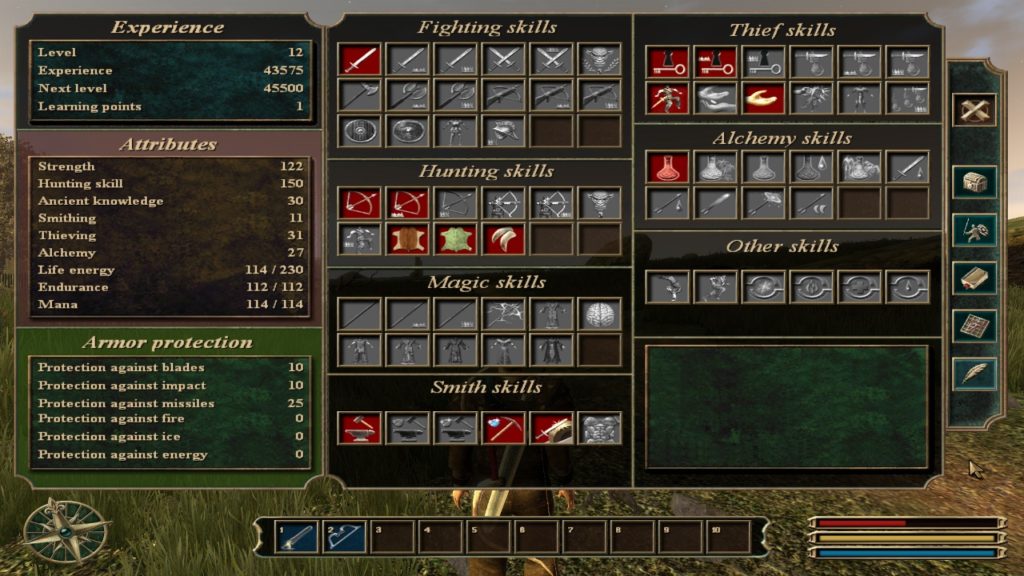Image resolution: width=1024 pixels, height=576 pixels.
Task: Select the ore pickaxe smith skill
Action: [503, 427]
